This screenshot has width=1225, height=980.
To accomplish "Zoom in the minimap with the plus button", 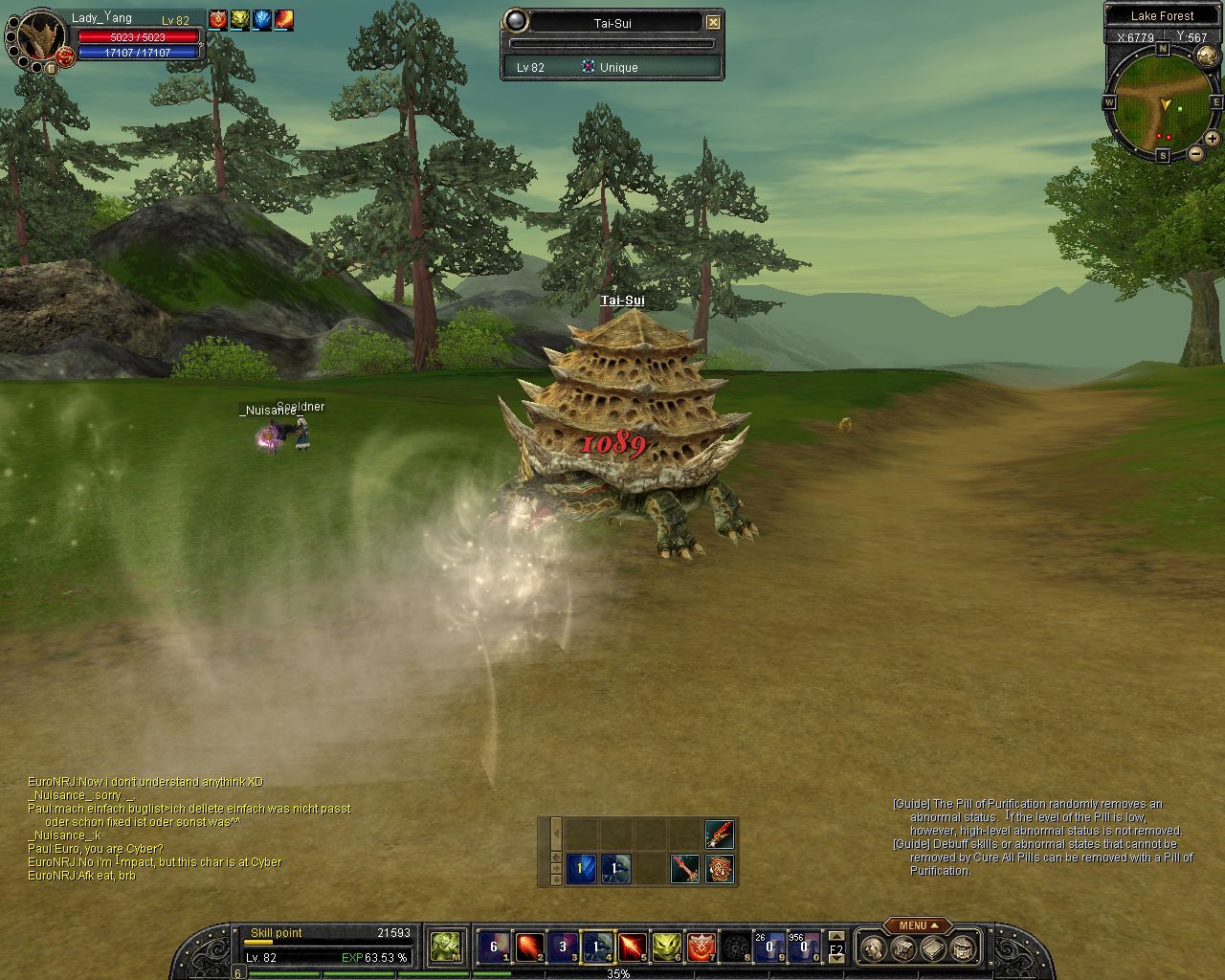I will click(1212, 139).
